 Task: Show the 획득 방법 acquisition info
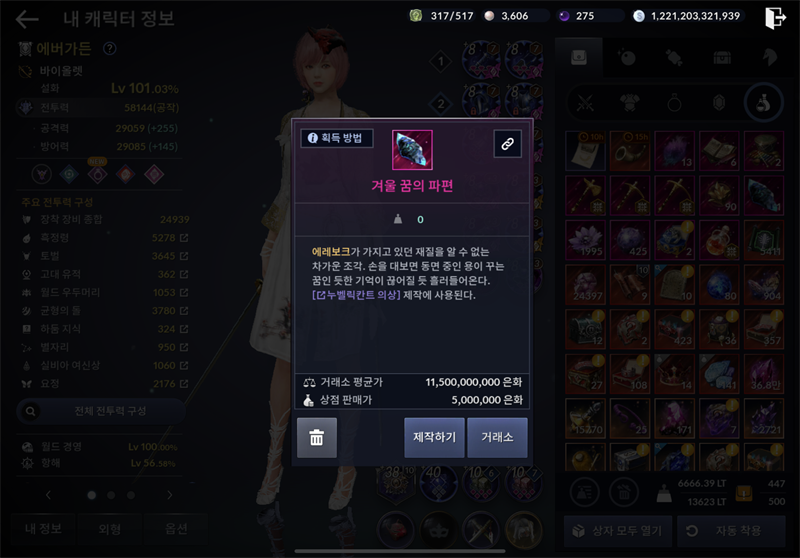point(337,138)
